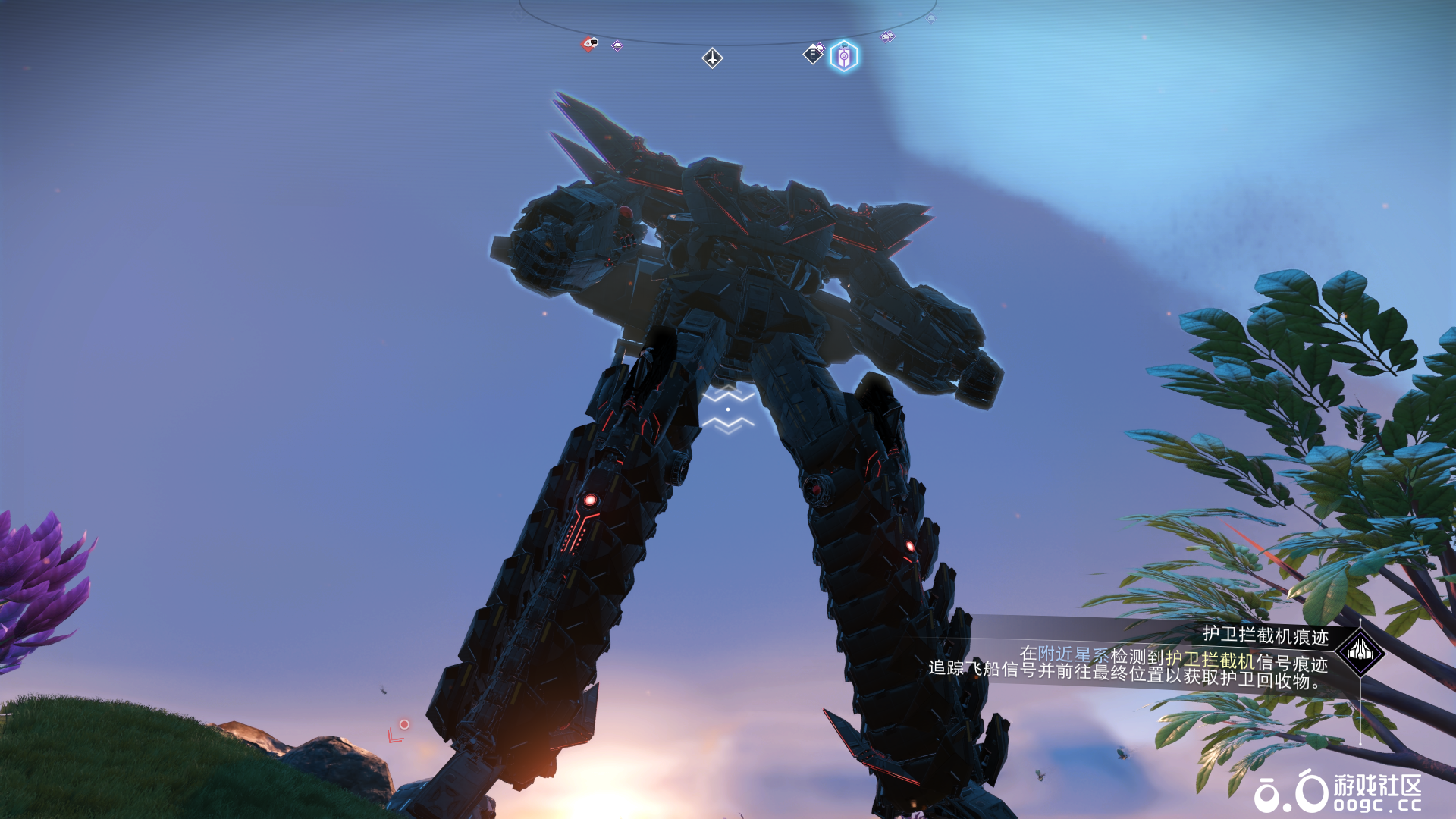This screenshot has height=819, width=1456.
Task: Click the East direction marker on compass
Action: tap(812, 55)
